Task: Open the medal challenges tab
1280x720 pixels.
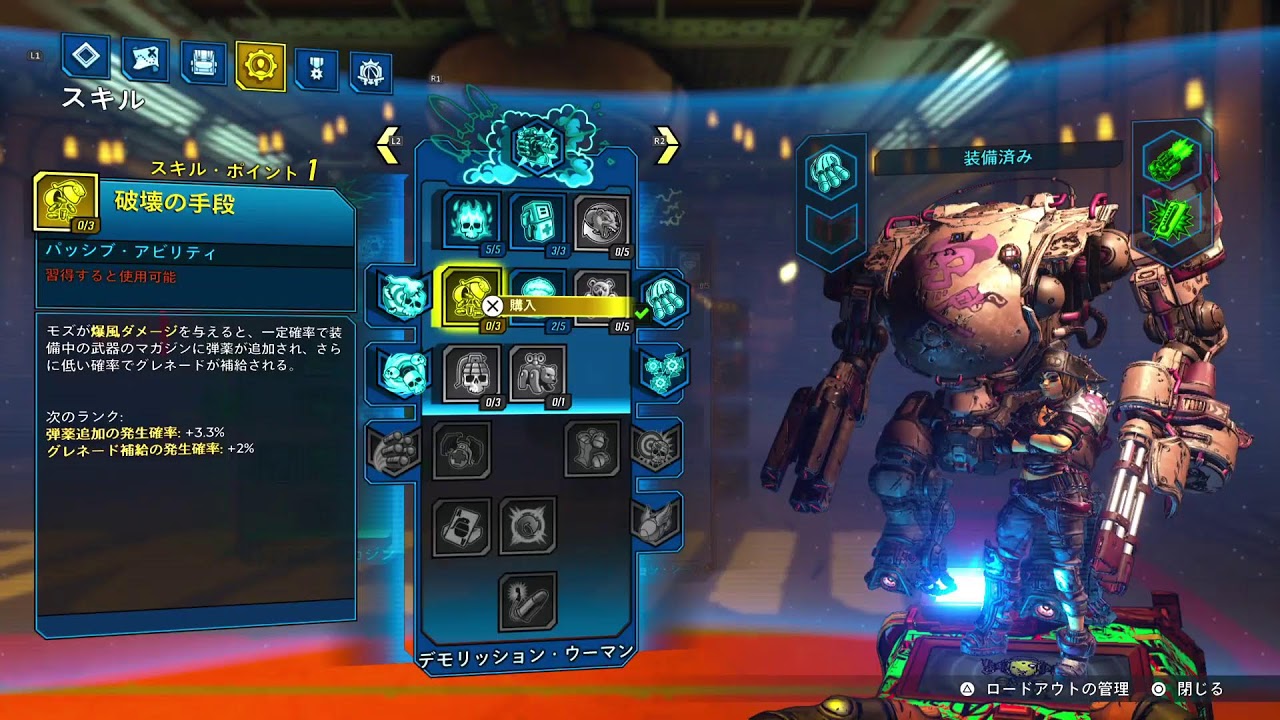Action: (x=316, y=70)
